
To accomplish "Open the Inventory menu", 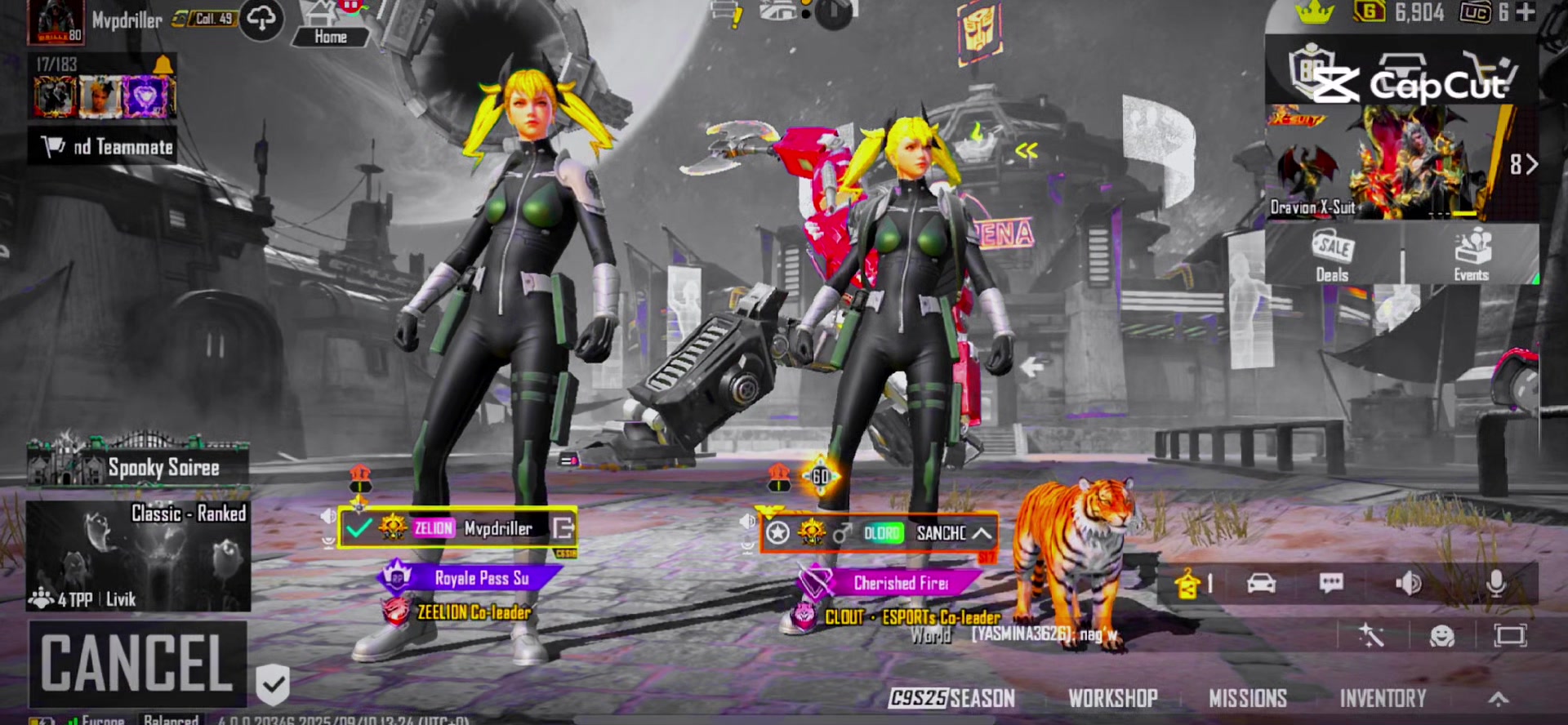I will coord(1383,698).
